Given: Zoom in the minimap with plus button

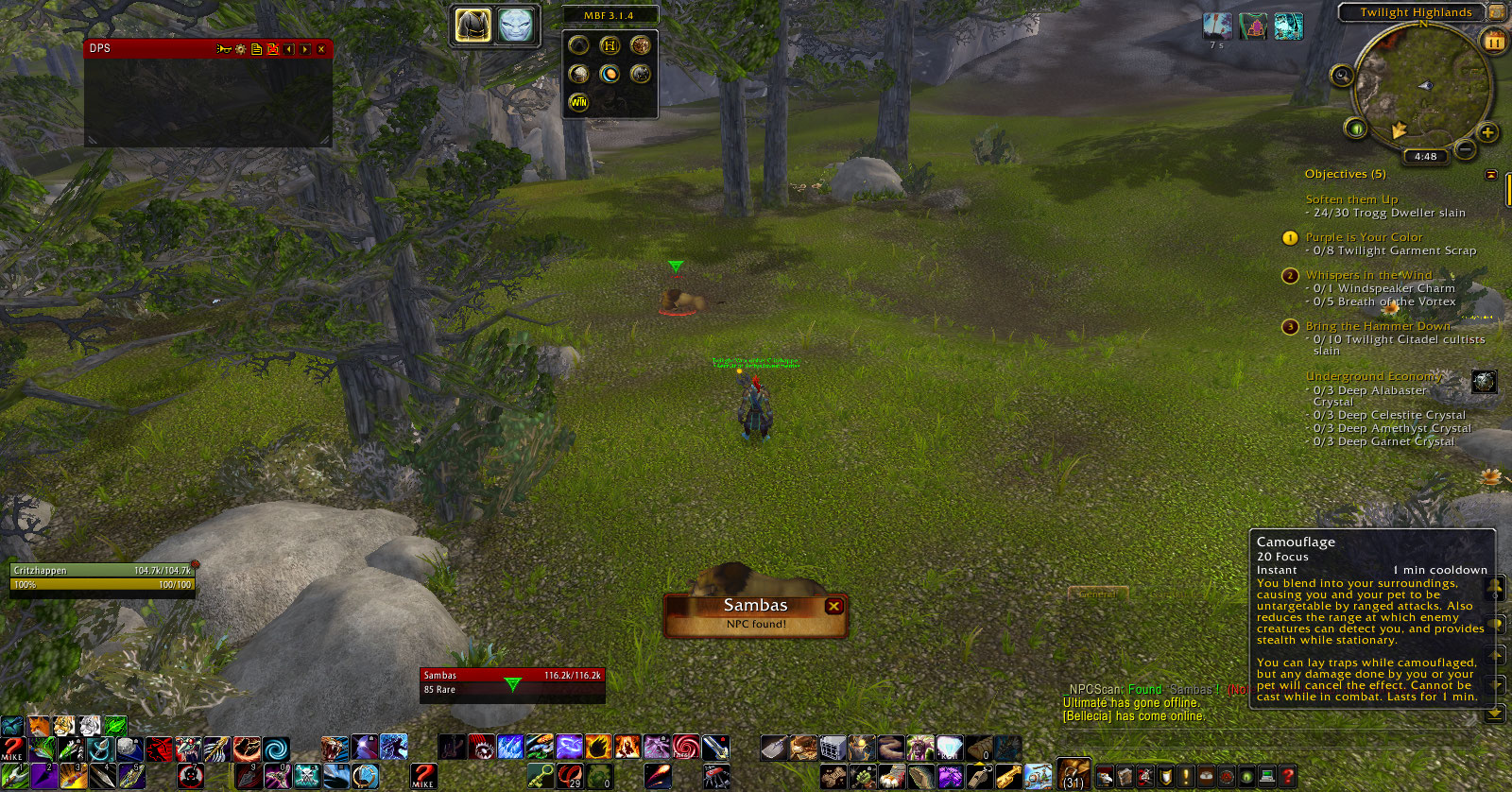Looking at the screenshot, I should pos(1487,132).
